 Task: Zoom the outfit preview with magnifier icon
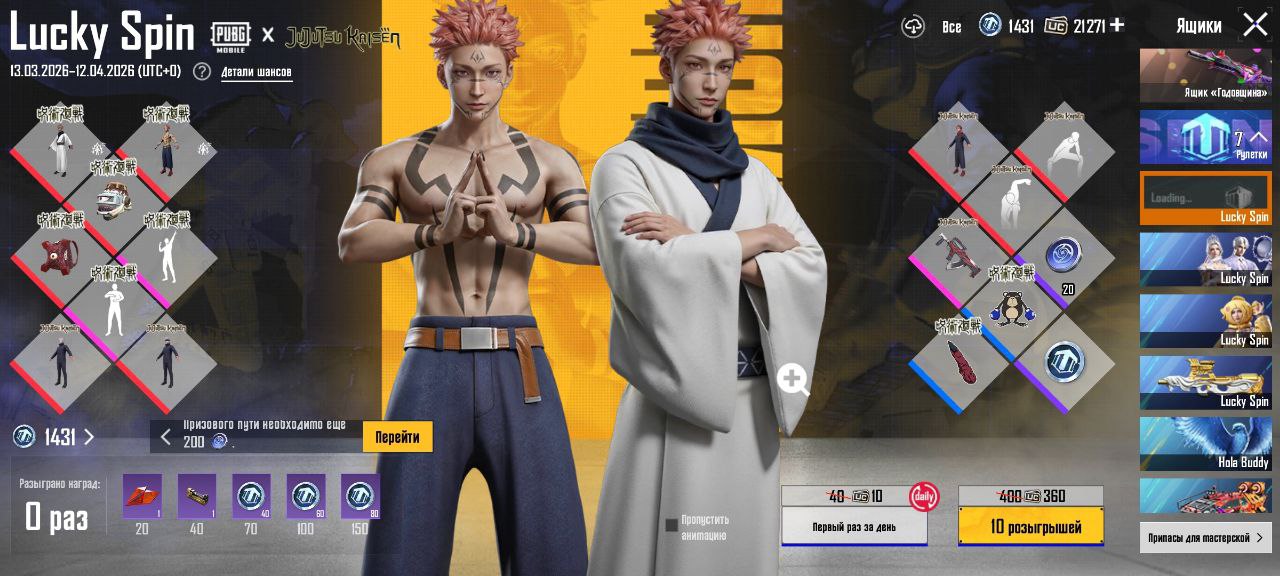click(x=793, y=380)
